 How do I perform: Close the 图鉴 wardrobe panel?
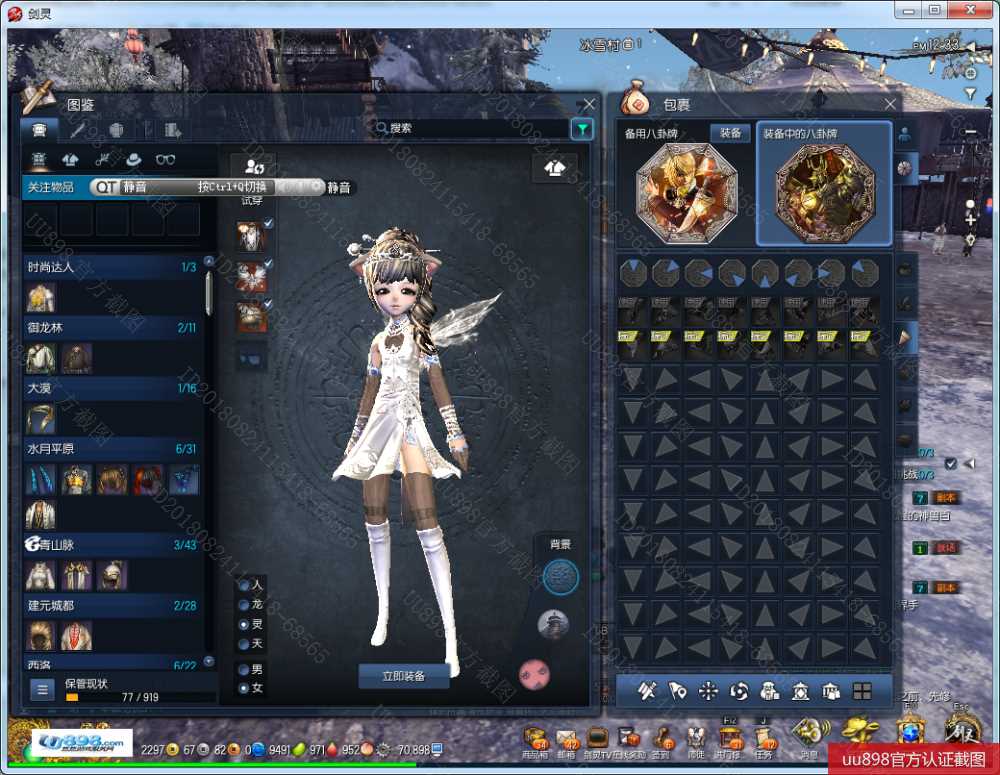pyautogui.click(x=590, y=104)
